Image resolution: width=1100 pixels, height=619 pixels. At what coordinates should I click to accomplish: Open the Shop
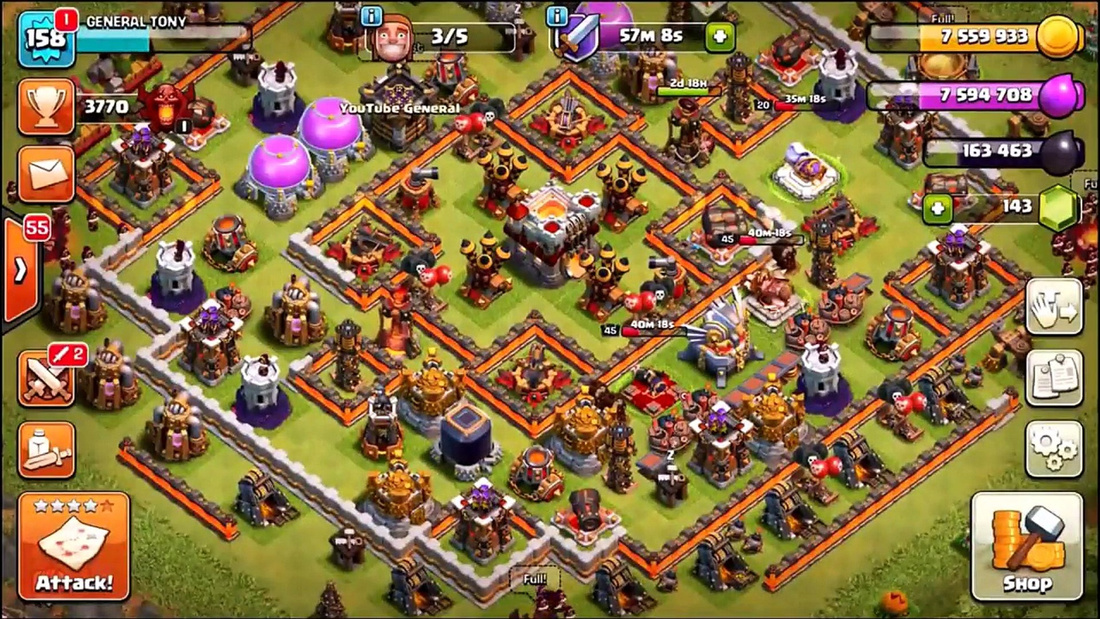1028,546
